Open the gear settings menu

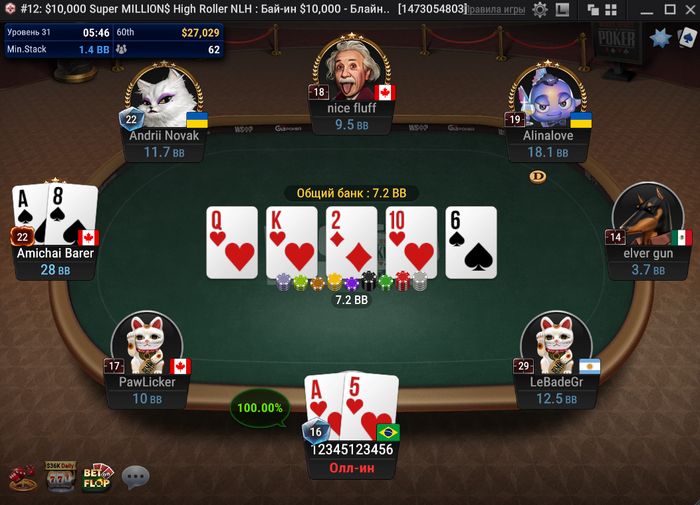coord(540,9)
